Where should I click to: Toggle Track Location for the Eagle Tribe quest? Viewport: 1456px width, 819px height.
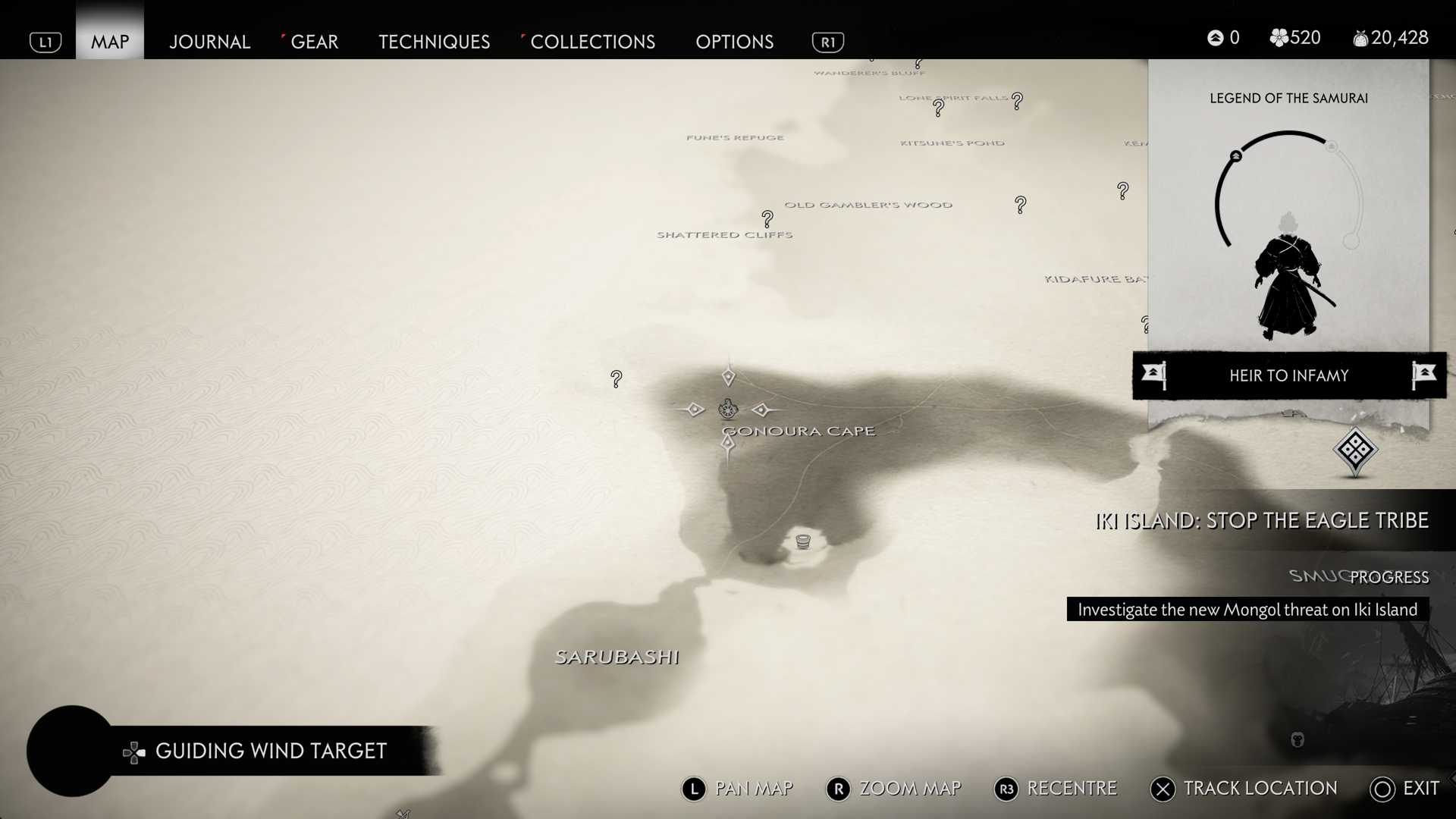click(x=1163, y=789)
